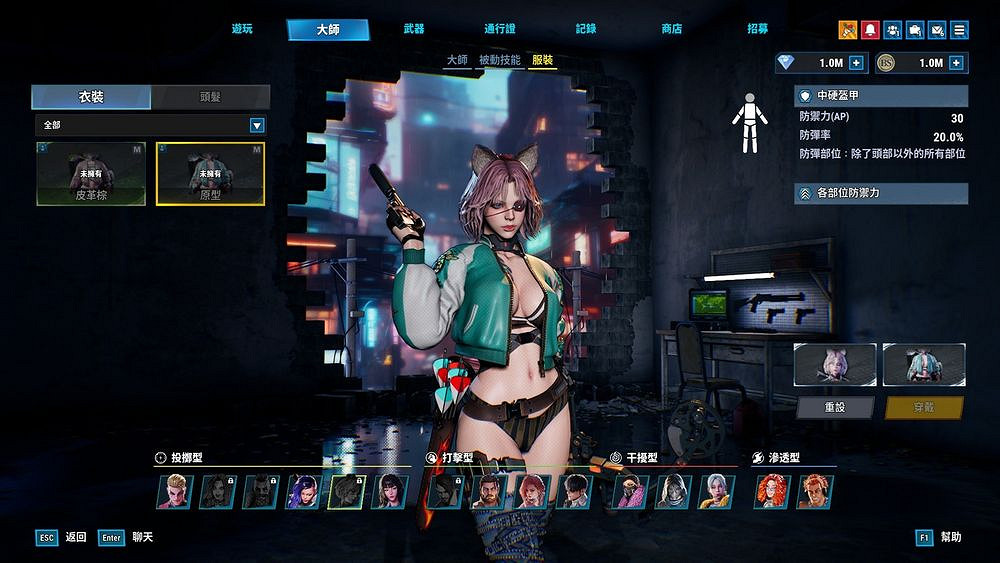Open the 通行證 pass tab
This screenshot has width=1000, height=563.
(x=499, y=30)
